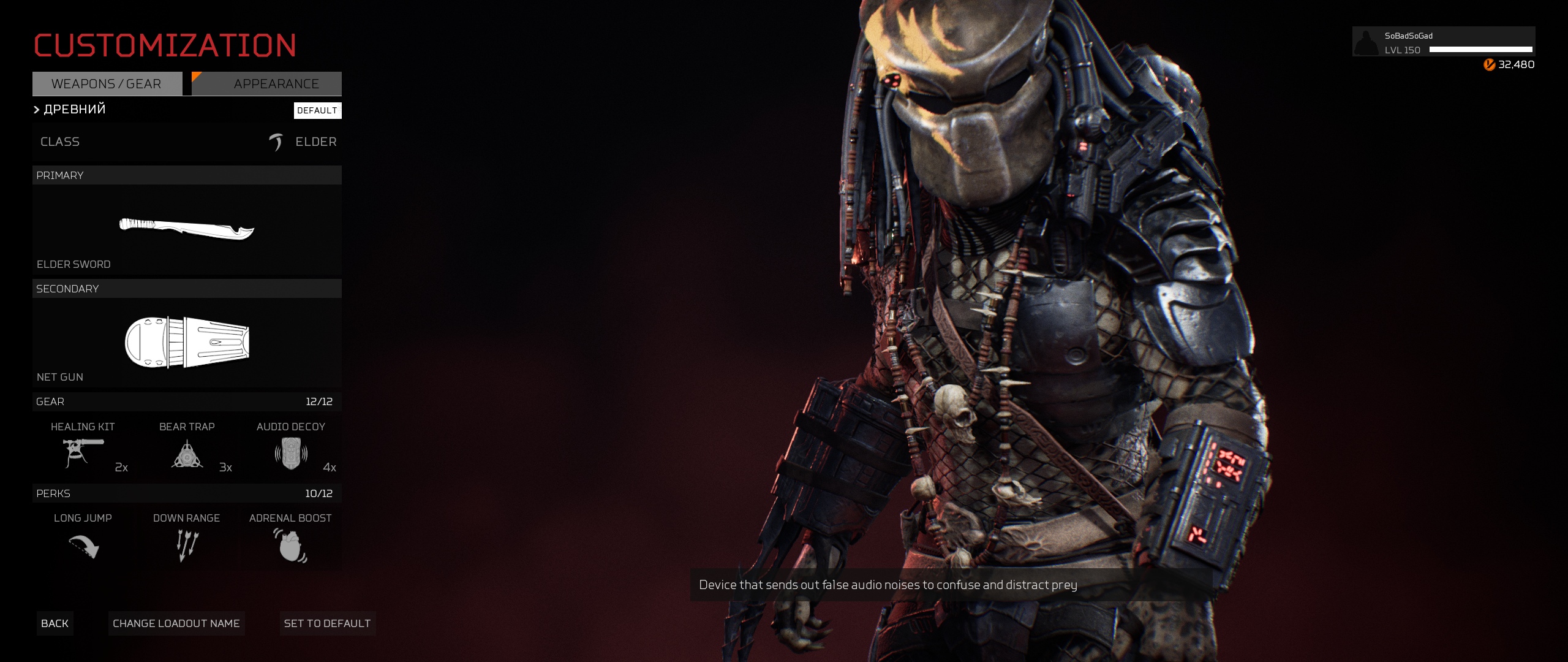Expand the ДРЕВНИЙ loadout selector
This screenshot has width=1568, height=662.
click(x=70, y=110)
